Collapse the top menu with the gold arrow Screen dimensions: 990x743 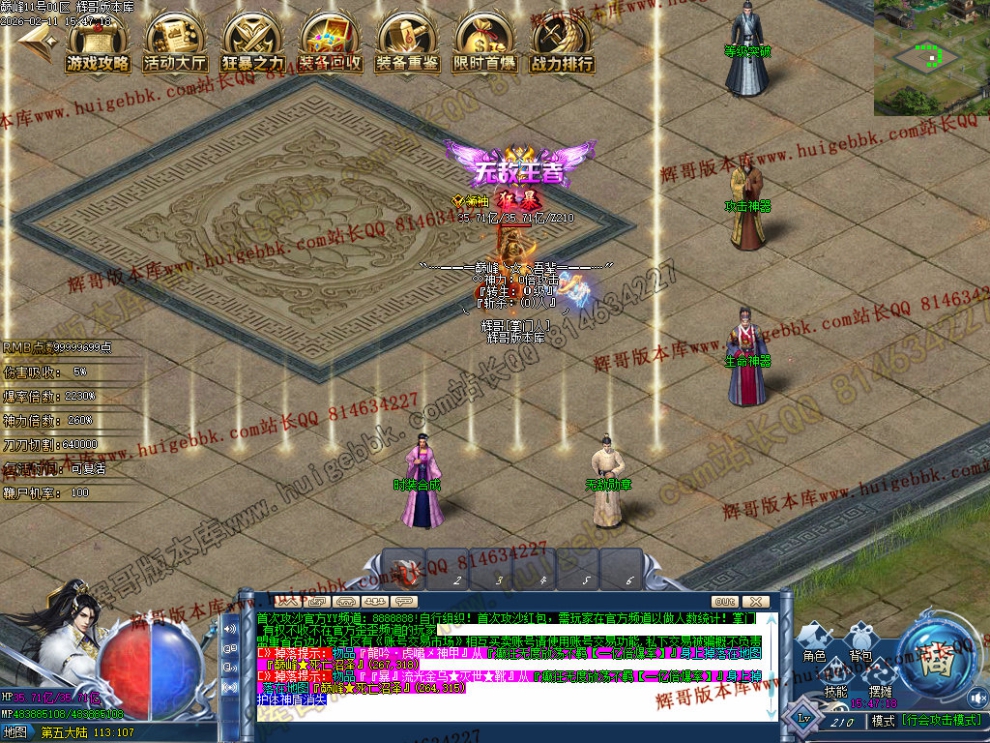pos(36,42)
